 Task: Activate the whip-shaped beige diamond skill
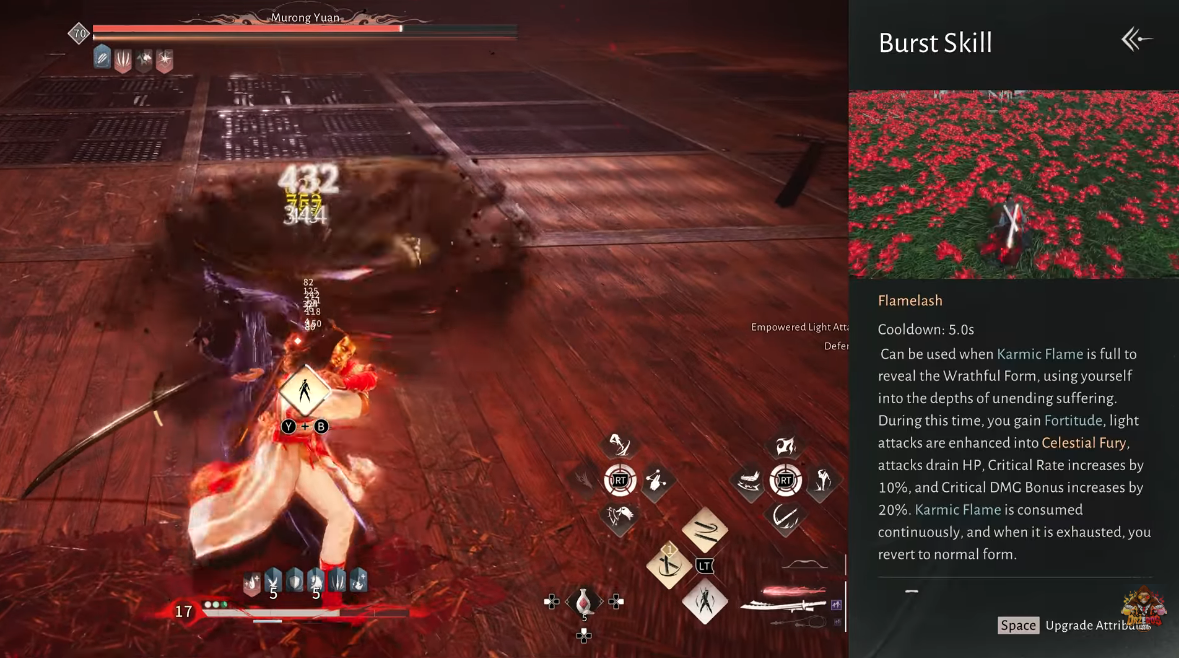tap(704, 531)
